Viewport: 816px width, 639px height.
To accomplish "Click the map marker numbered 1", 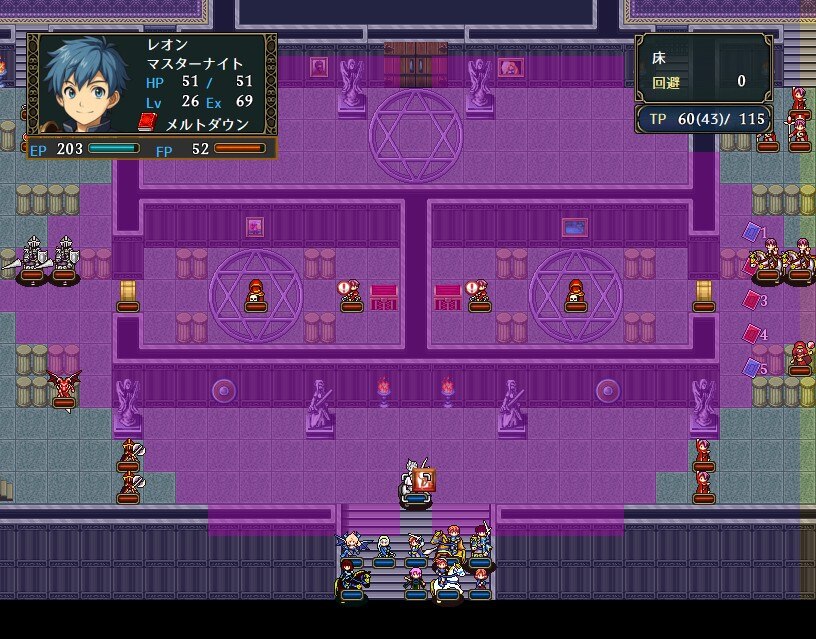I will point(752,232).
